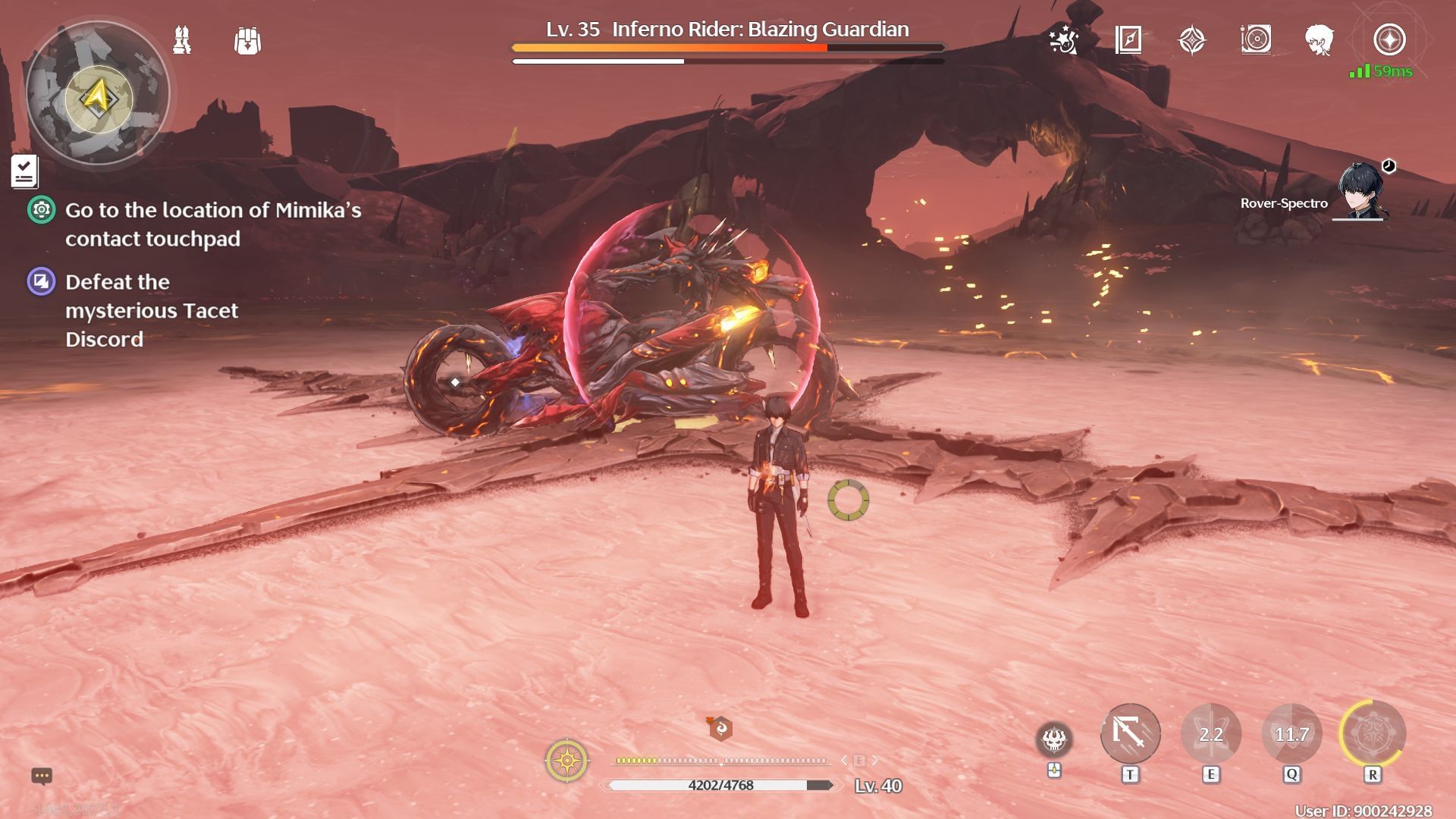The width and height of the screenshot is (1456, 819).
Task: Select the Rover-Spectro character portrait
Action: pos(1361,191)
